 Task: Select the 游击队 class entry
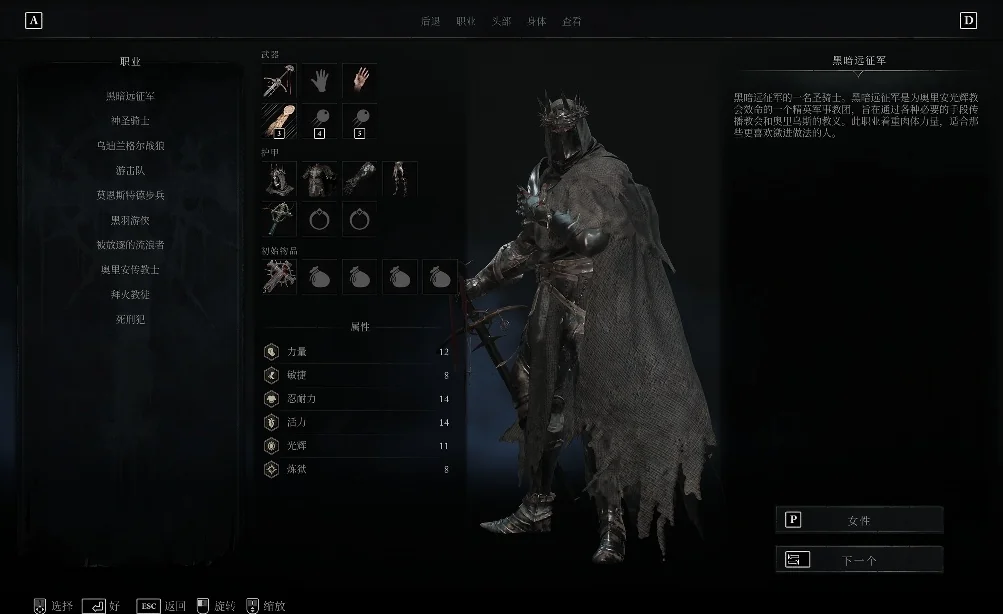tap(131, 171)
